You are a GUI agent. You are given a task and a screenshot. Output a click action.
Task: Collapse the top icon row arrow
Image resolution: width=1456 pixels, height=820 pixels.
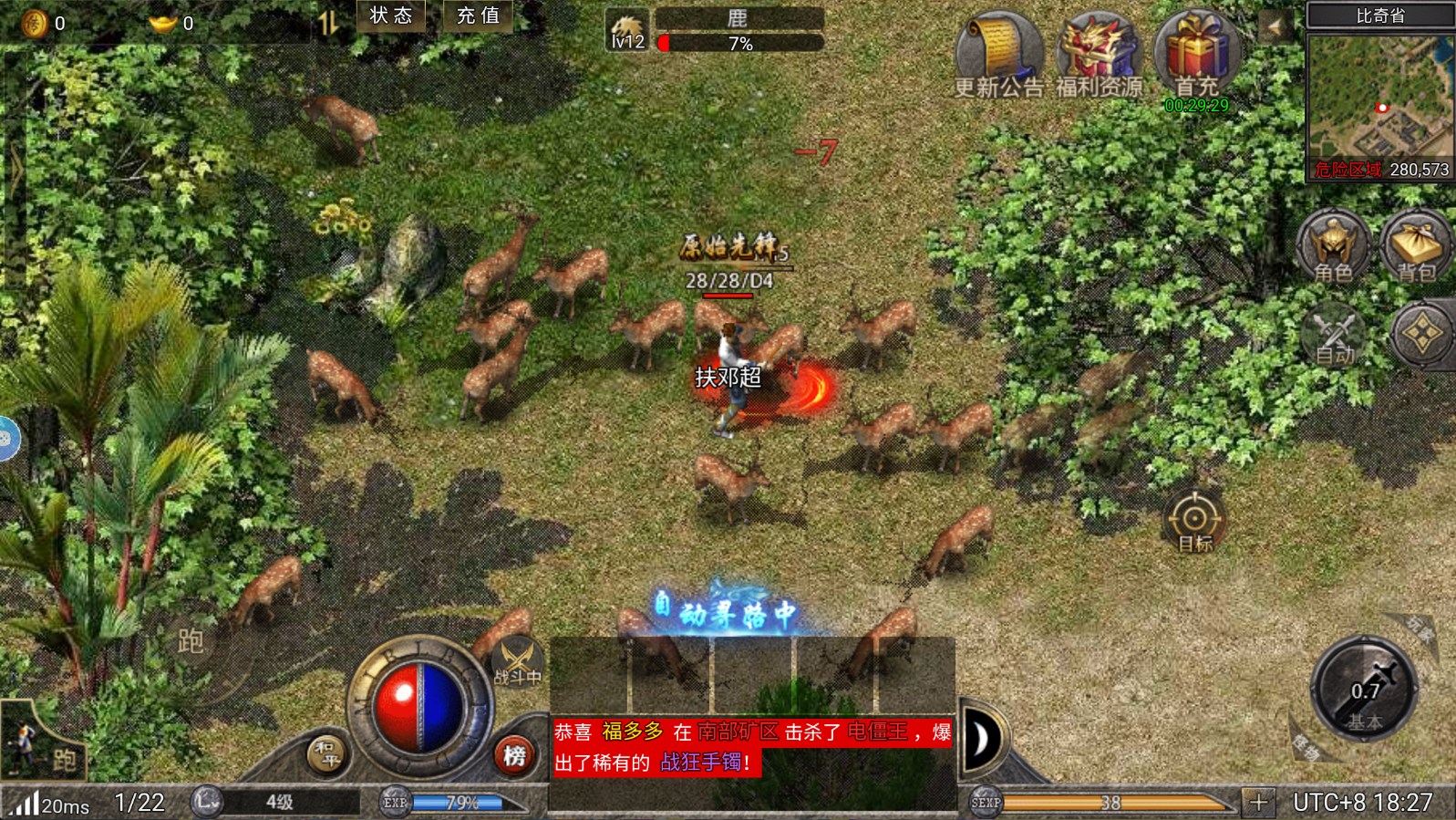tap(1274, 26)
